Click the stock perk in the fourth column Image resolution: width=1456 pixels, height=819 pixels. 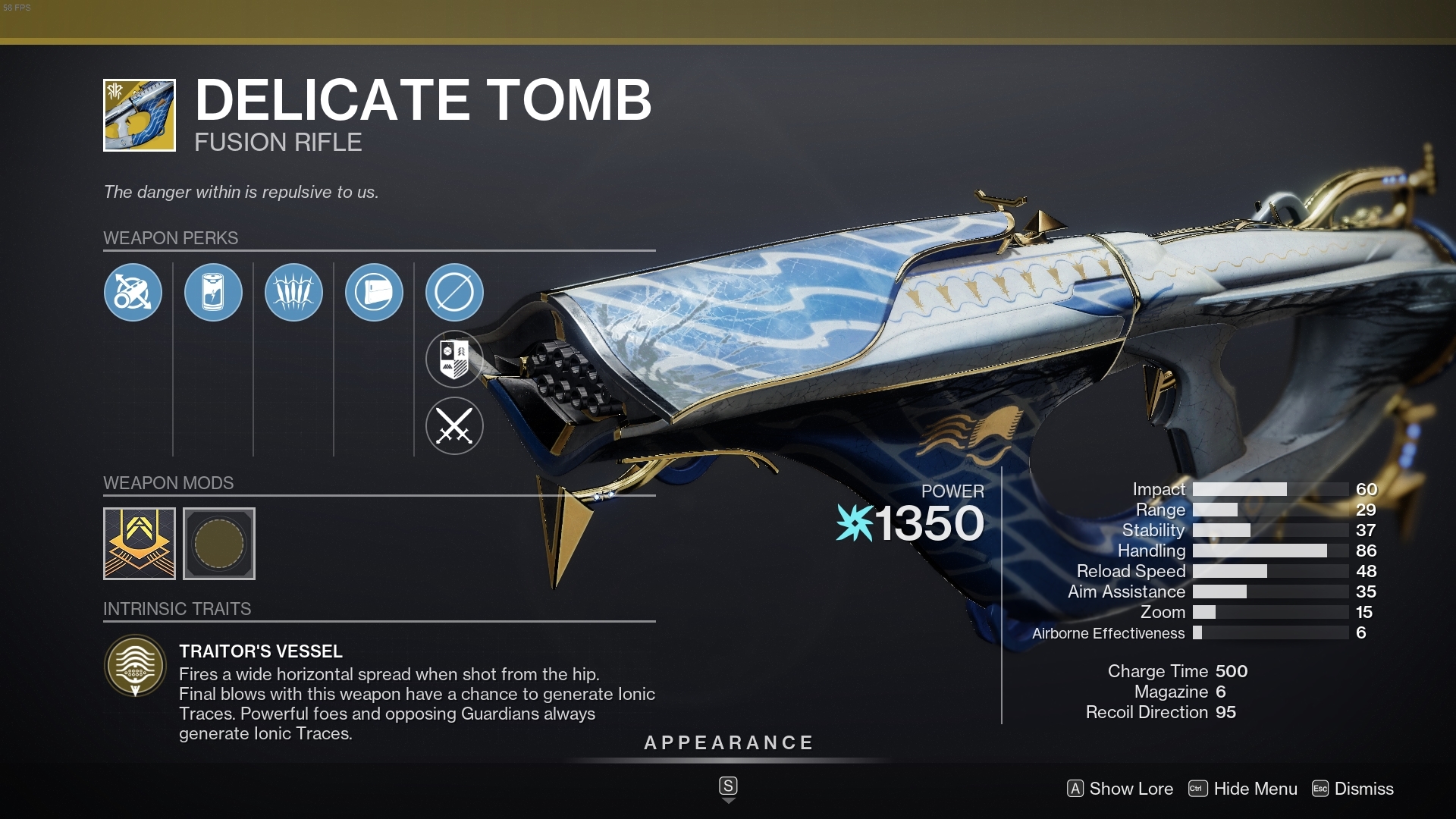374,292
